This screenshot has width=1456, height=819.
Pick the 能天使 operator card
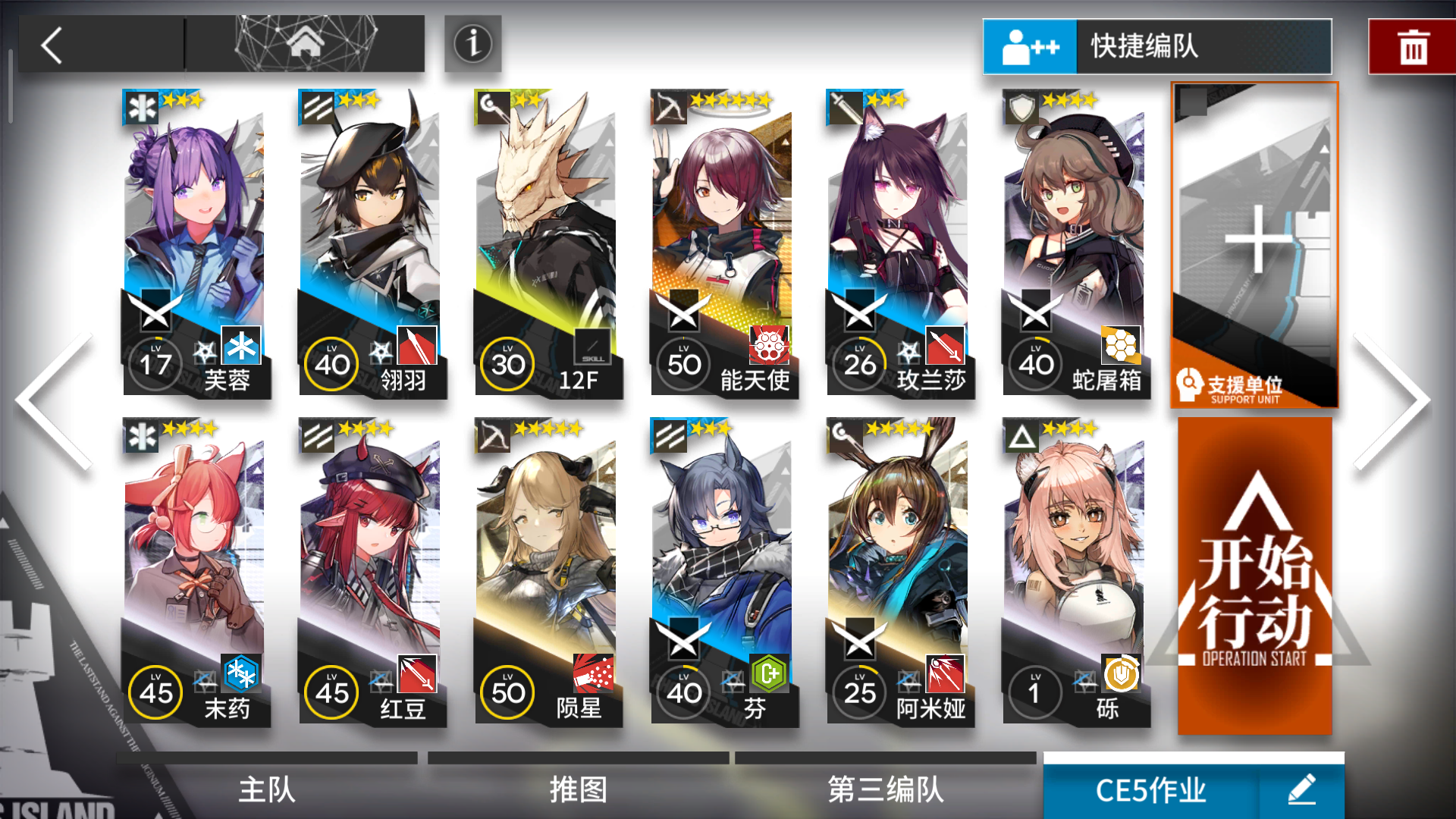[723, 243]
